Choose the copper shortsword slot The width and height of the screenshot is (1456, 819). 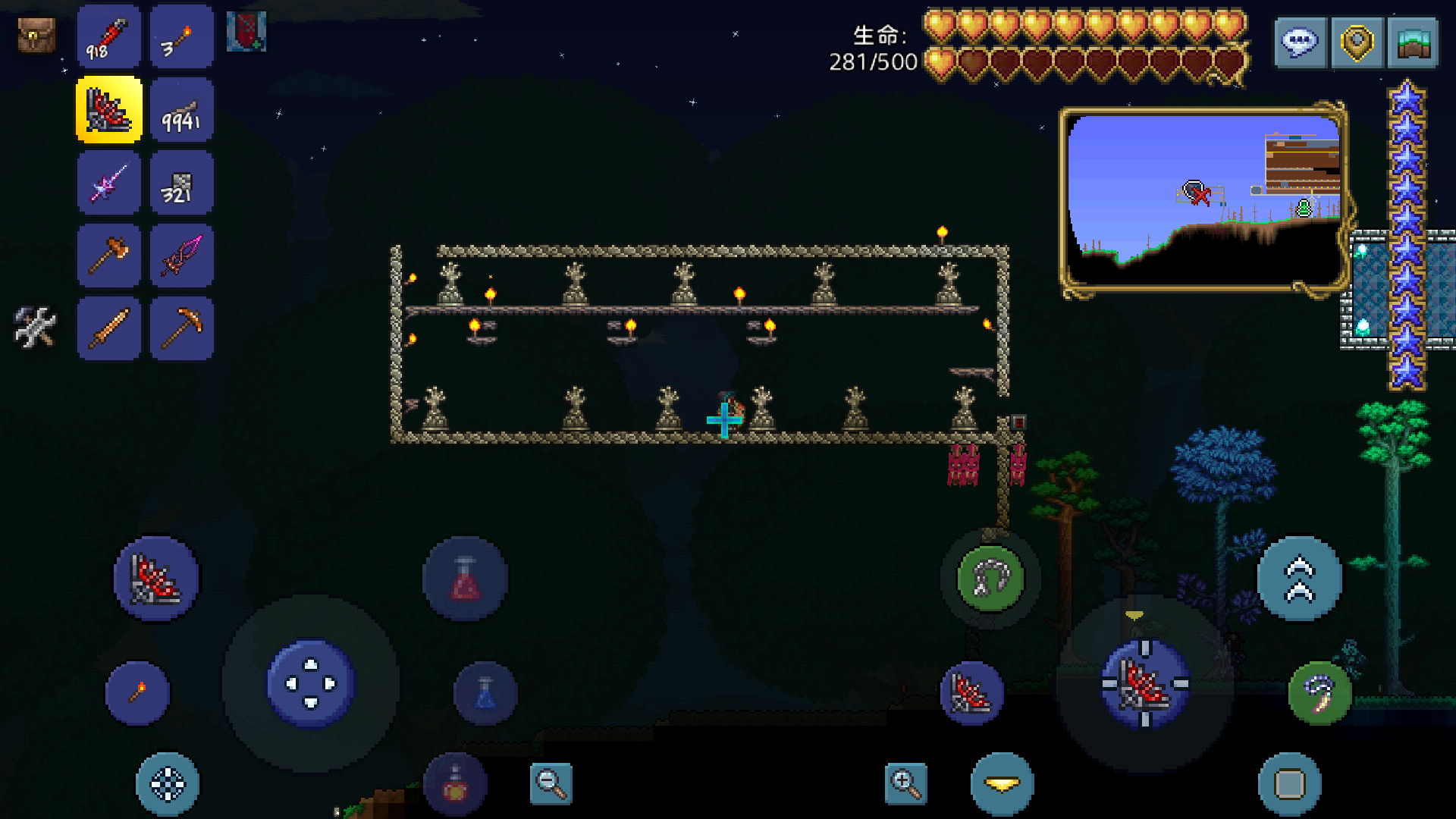pos(108,328)
